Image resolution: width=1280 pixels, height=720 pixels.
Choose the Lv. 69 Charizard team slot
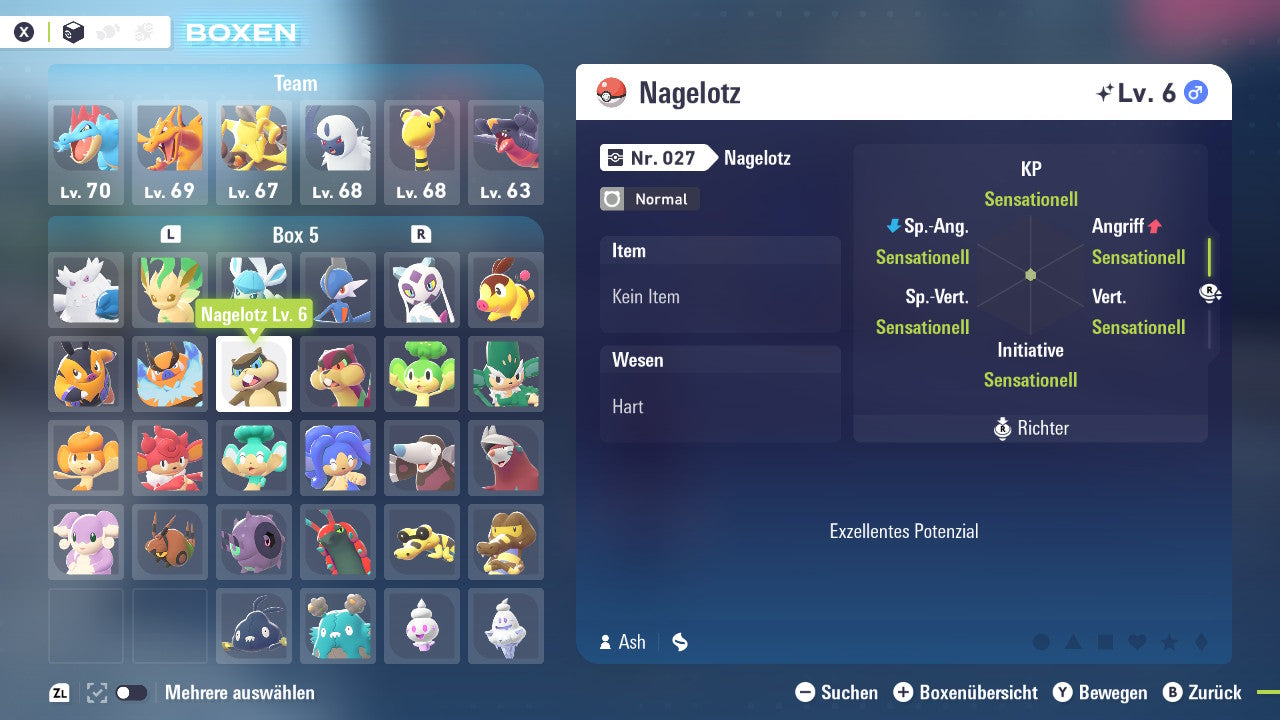pyautogui.click(x=170, y=152)
